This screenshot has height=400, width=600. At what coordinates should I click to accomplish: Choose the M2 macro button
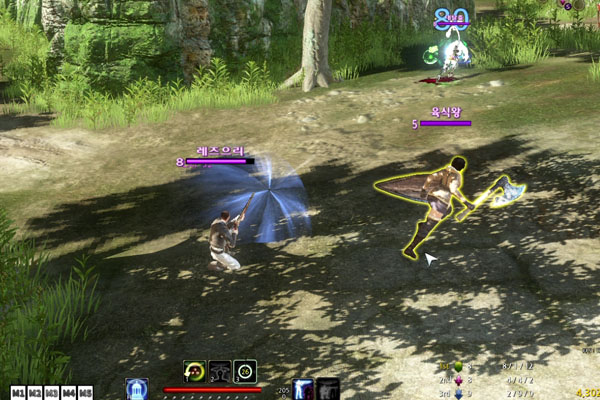click(x=35, y=392)
